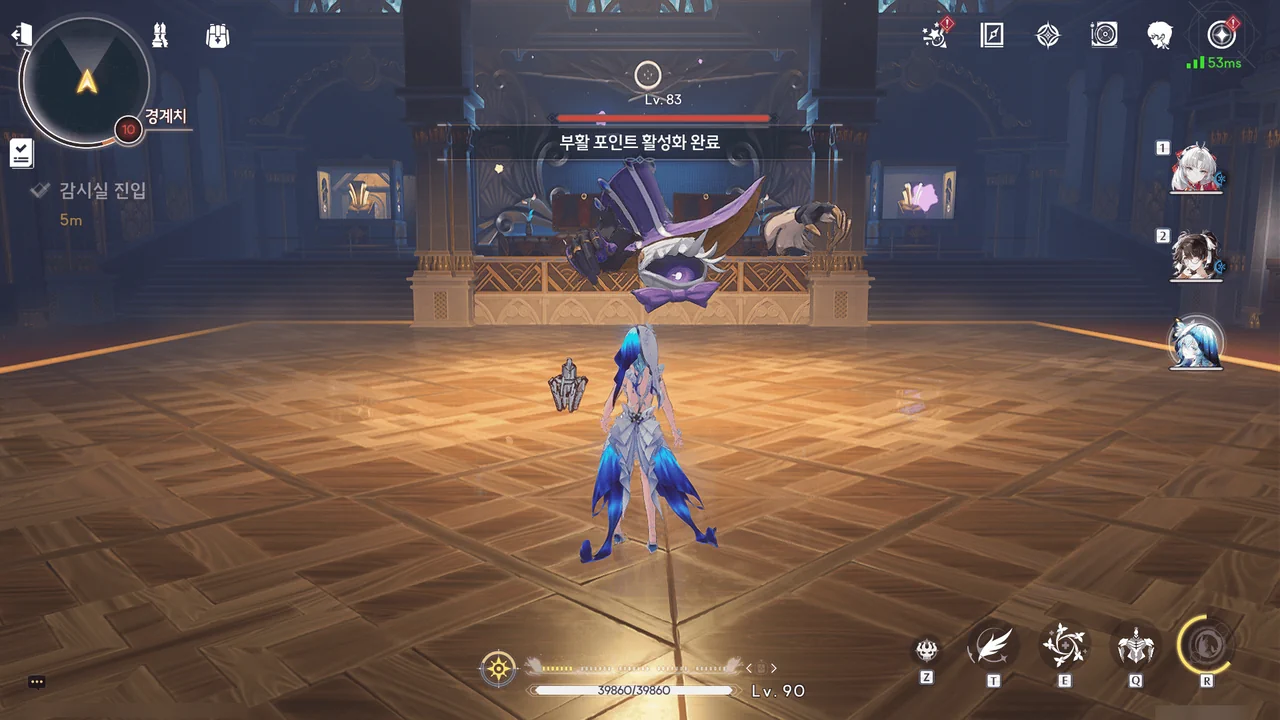Open the events icon with stars

935,36
